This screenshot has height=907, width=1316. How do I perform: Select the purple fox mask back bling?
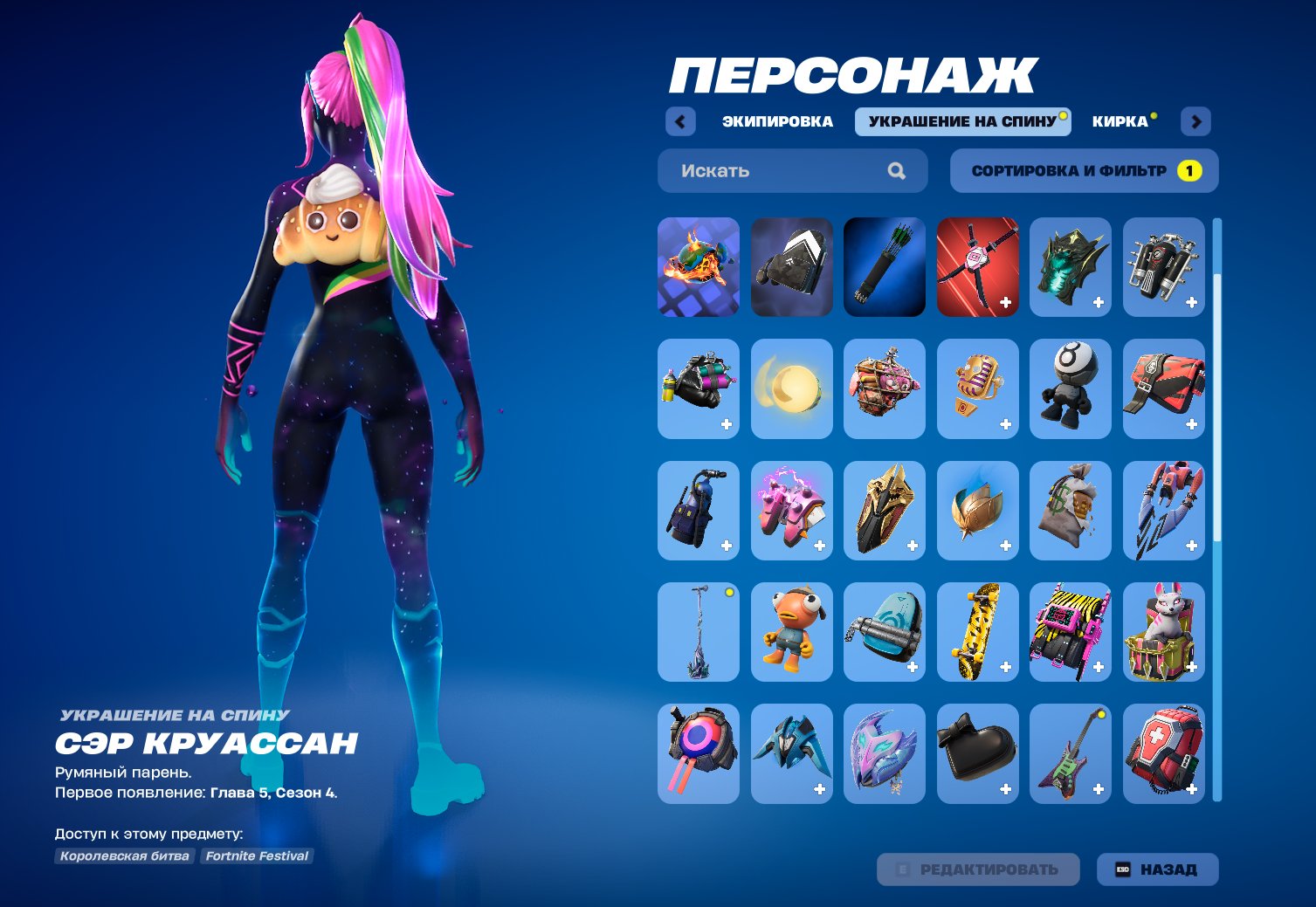[x=884, y=753]
